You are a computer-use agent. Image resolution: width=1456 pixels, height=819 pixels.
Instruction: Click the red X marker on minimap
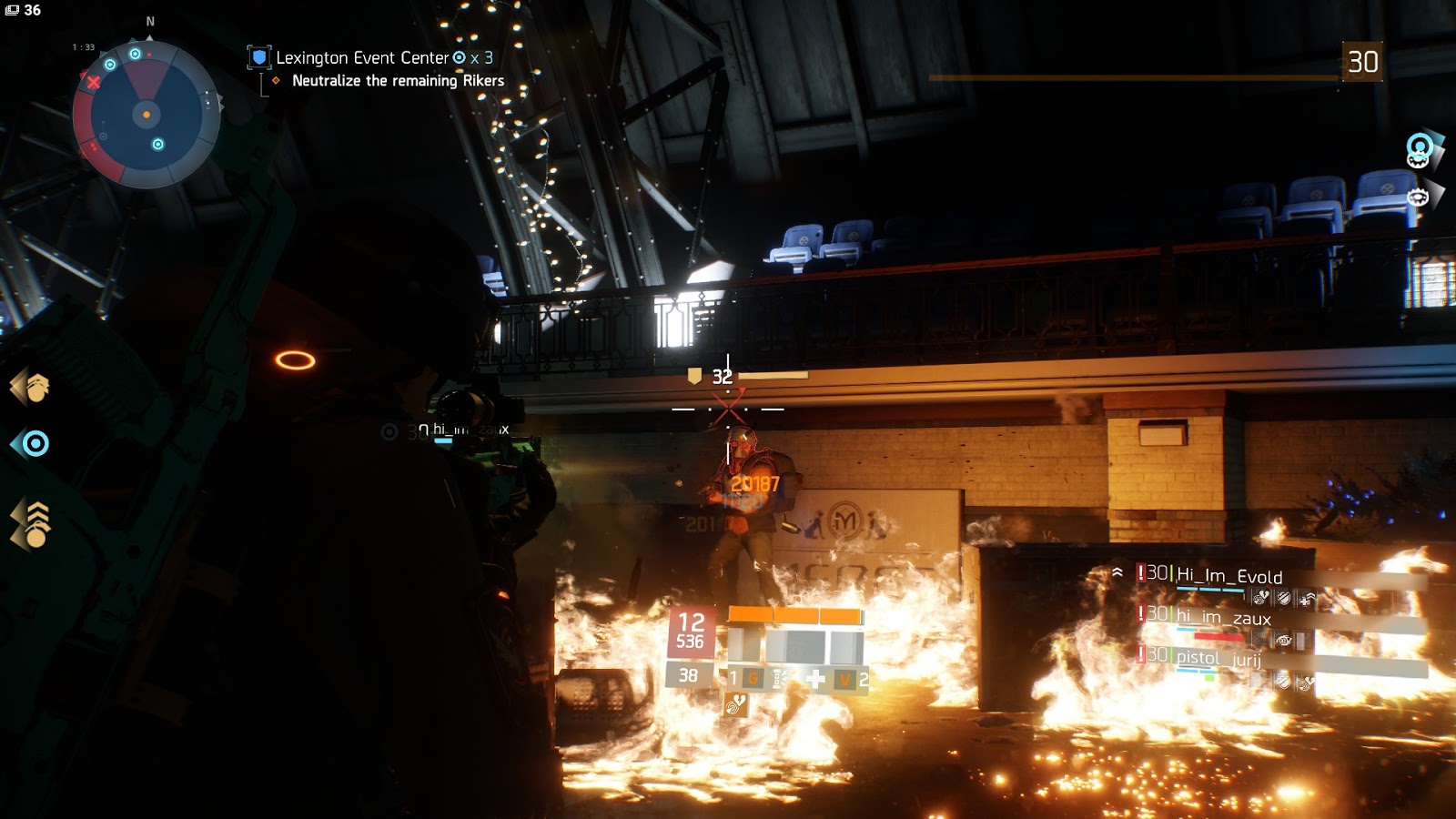tap(94, 83)
